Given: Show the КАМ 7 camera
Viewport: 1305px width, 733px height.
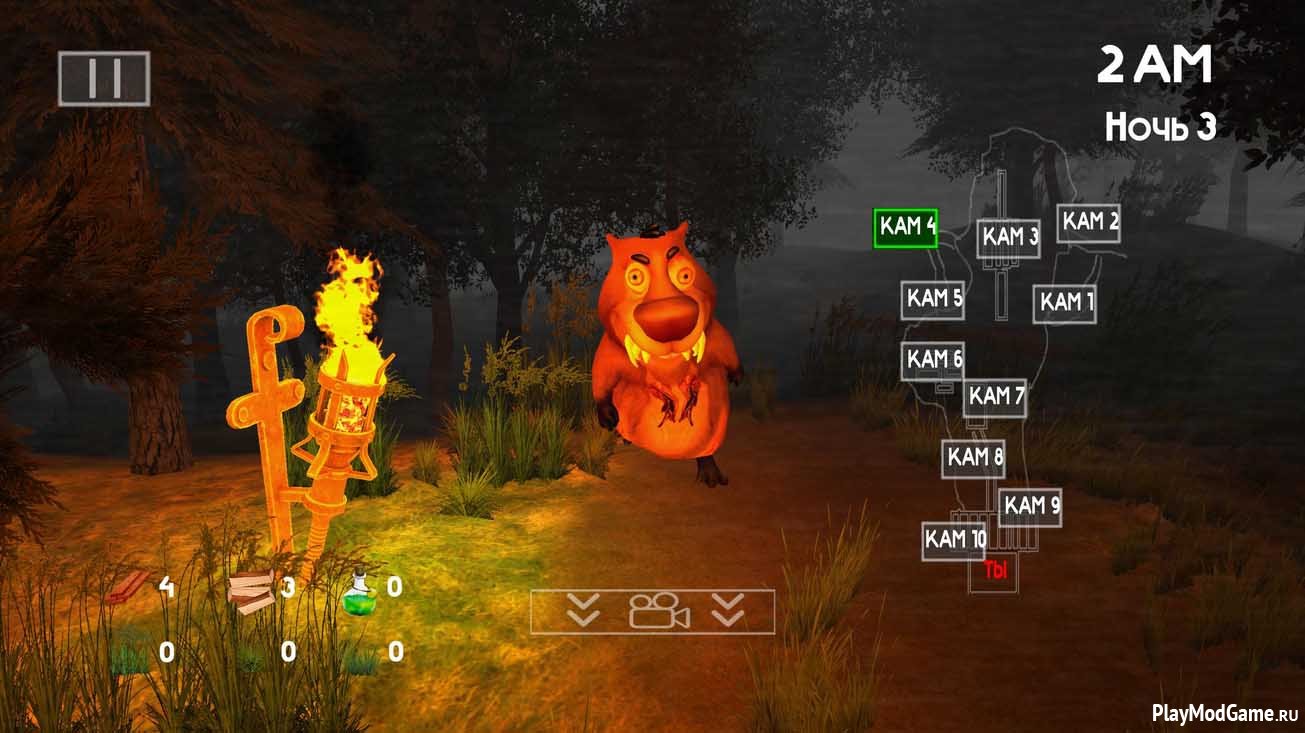Looking at the screenshot, I should (x=995, y=397).
